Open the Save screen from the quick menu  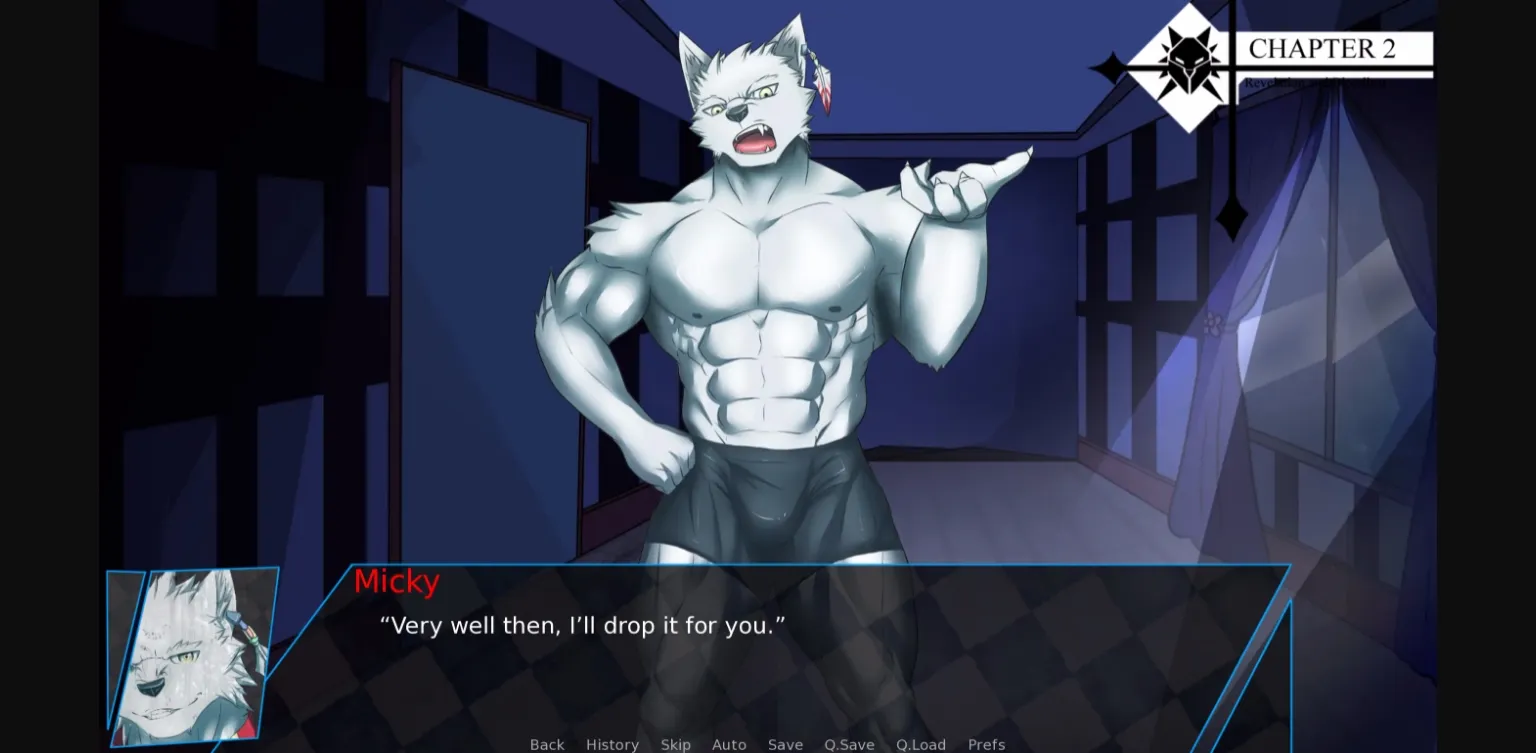pyautogui.click(x=785, y=744)
